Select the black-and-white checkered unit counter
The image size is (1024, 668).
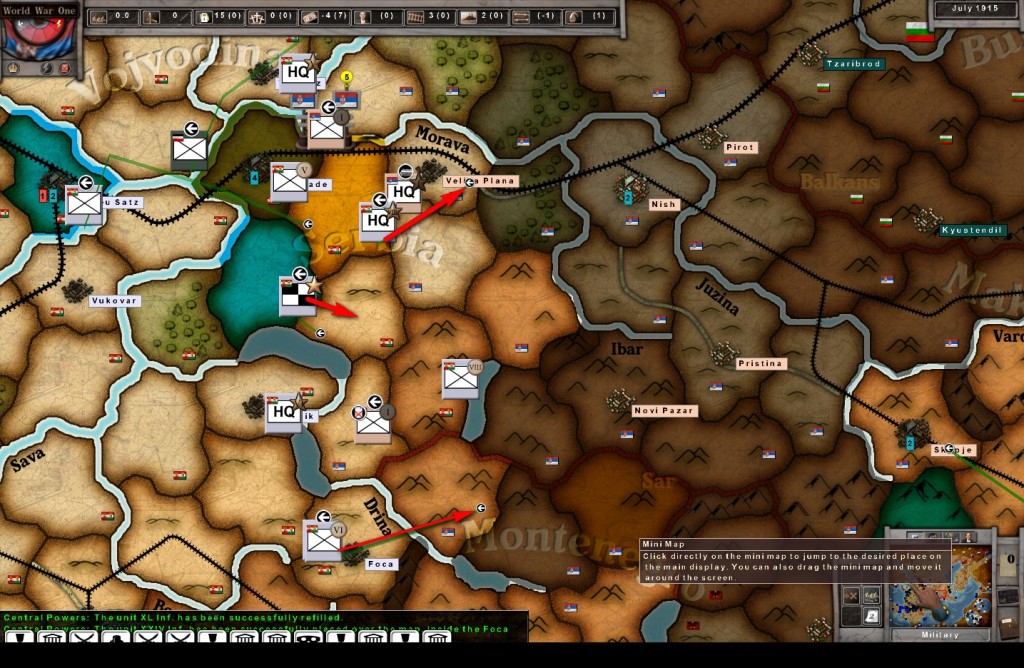tap(297, 297)
